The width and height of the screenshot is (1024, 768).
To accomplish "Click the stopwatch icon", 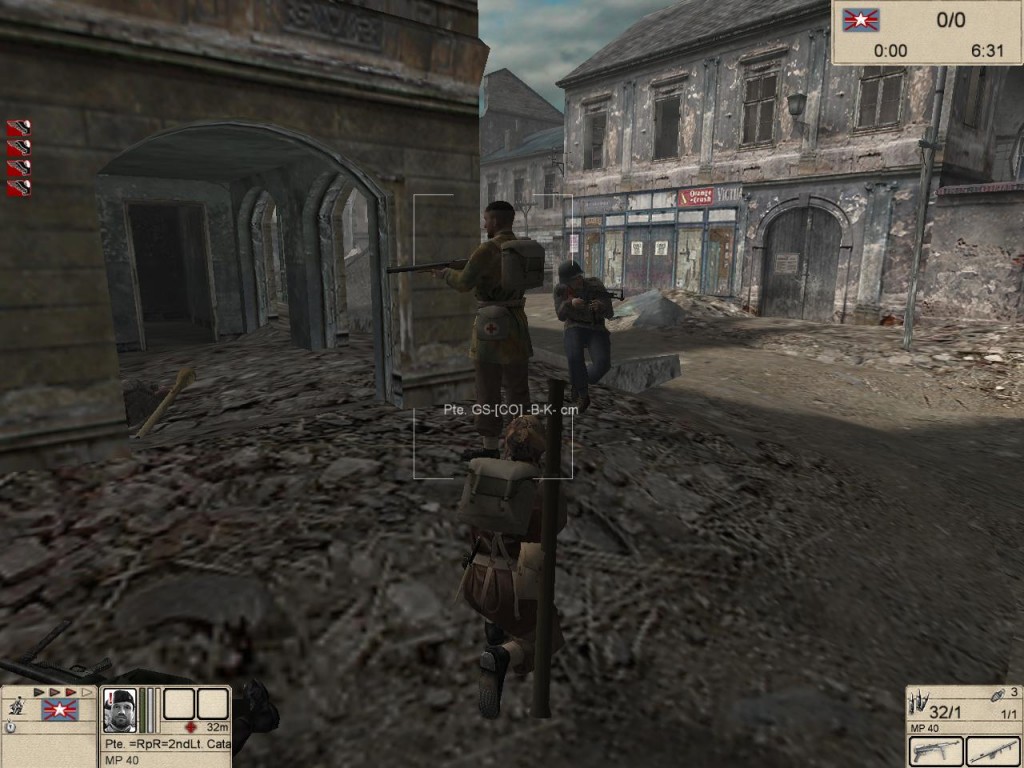I will [x=10, y=727].
